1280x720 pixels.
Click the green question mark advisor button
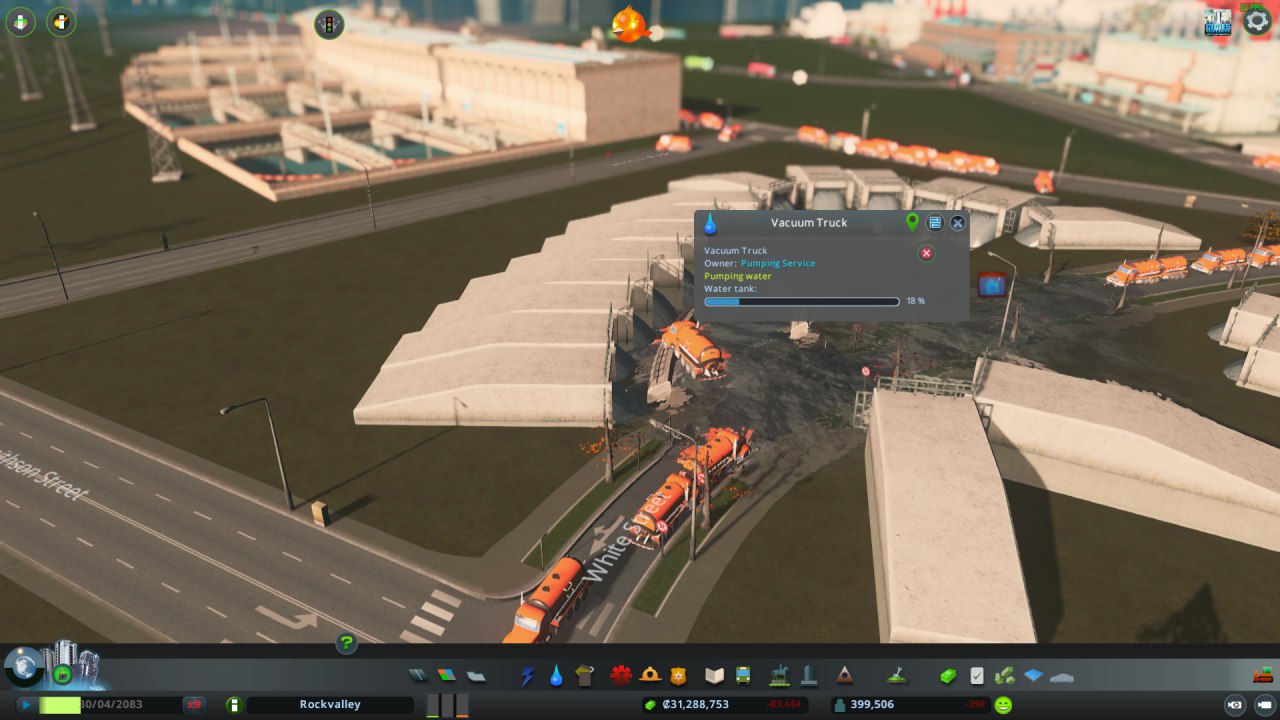pyautogui.click(x=346, y=643)
